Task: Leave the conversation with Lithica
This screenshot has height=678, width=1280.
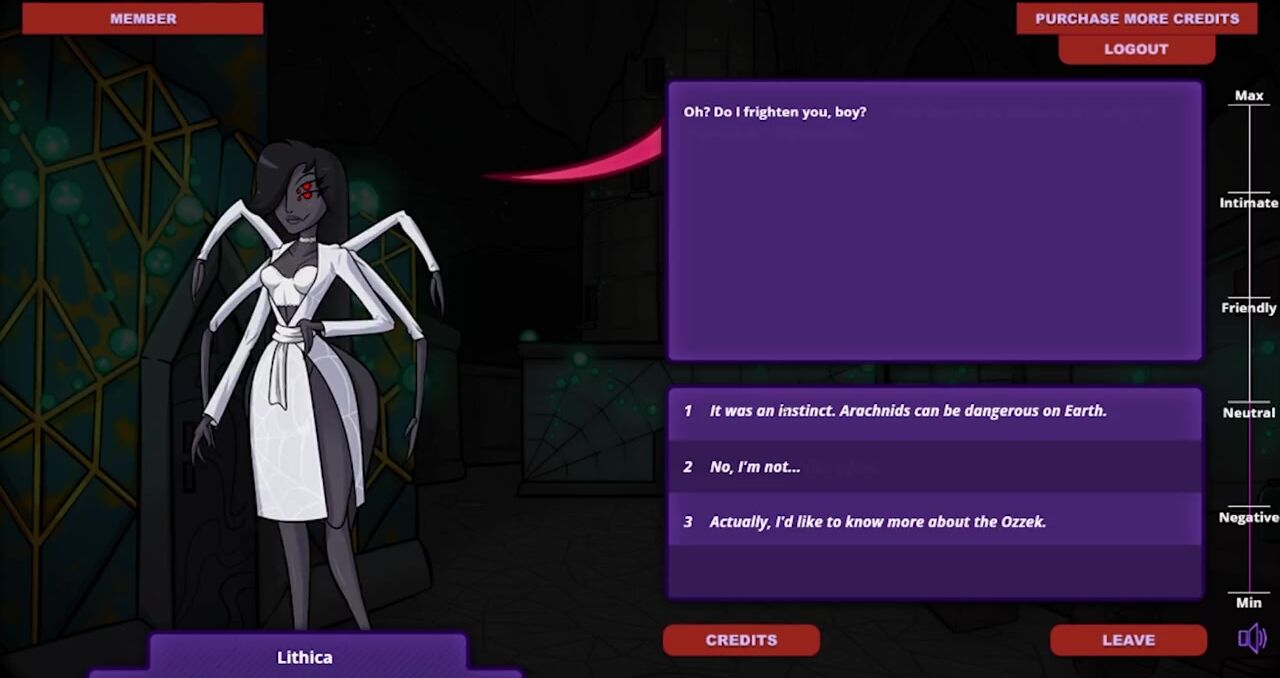Action: tap(1128, 640)
